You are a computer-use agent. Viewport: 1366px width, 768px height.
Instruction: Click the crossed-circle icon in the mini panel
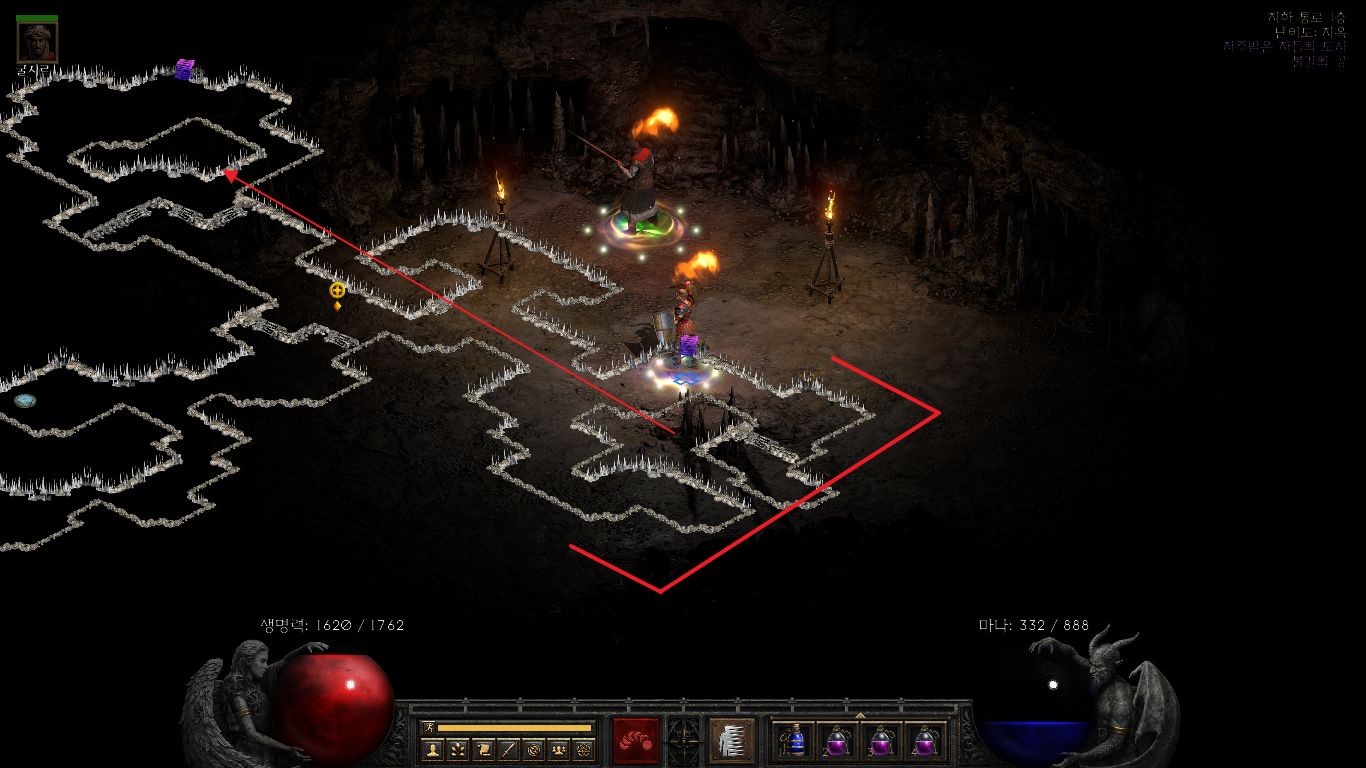pyautogui.click(x=533, y=749)
